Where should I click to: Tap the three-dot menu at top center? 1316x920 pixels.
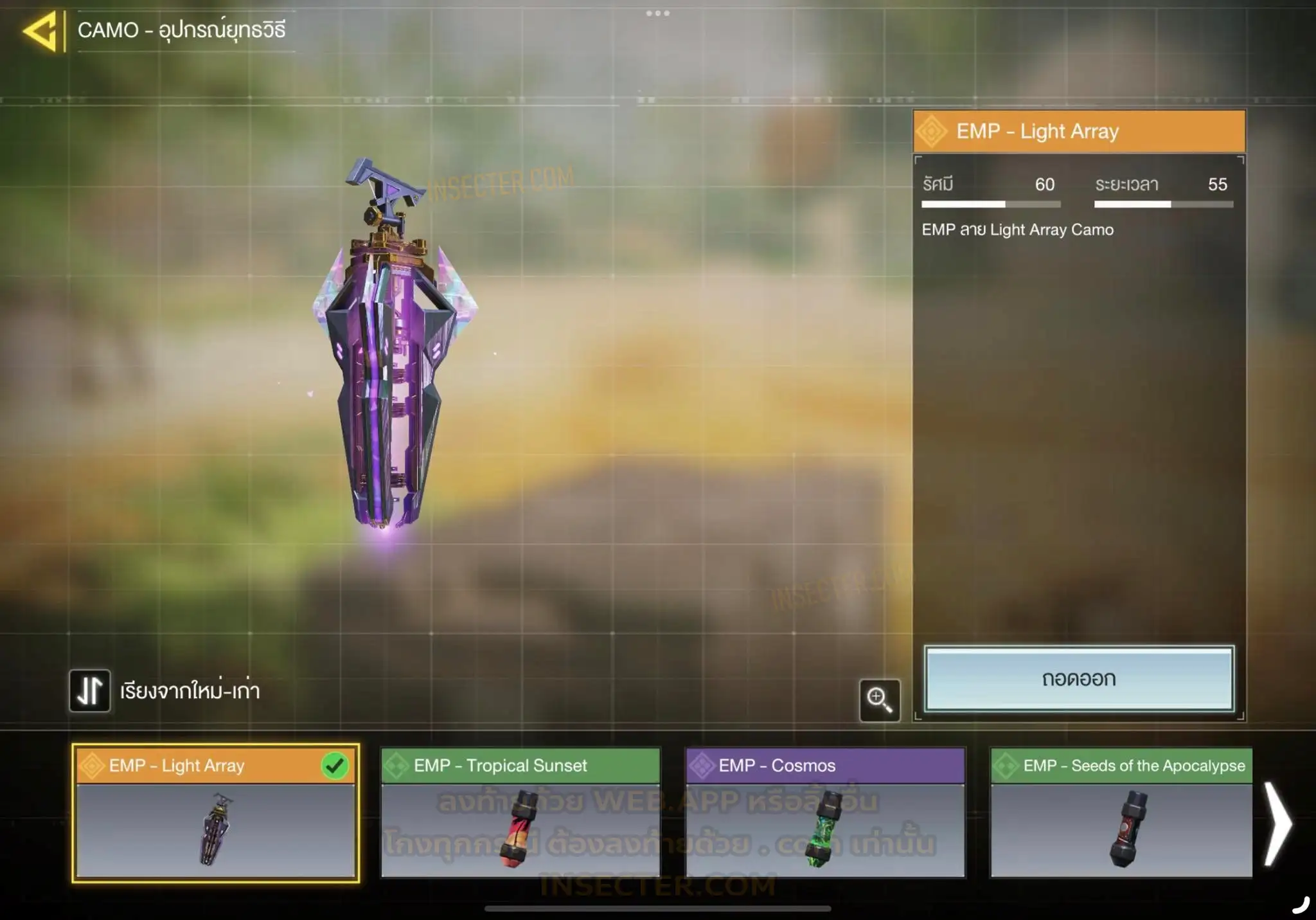(x=658, y=13)
